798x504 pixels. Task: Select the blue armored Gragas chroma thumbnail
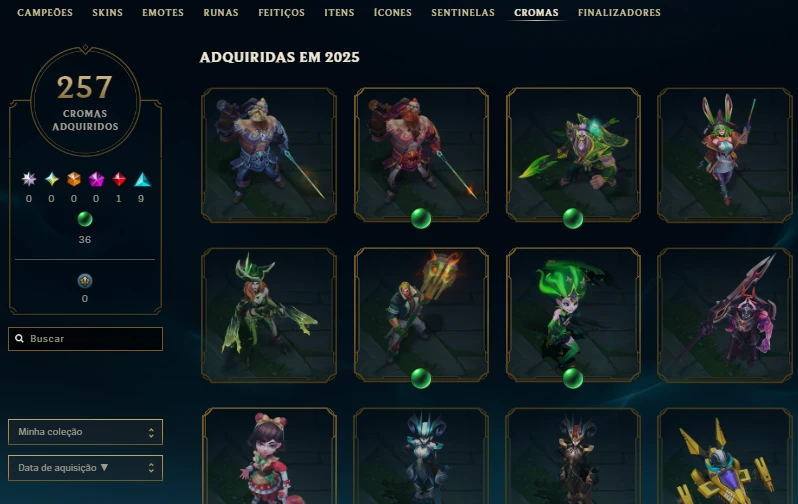tap(269, 154)
